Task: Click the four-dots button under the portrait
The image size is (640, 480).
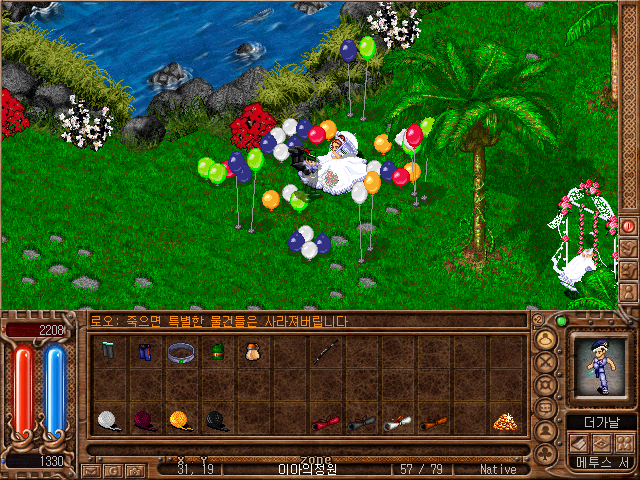Action: click(x=623, y=443)
